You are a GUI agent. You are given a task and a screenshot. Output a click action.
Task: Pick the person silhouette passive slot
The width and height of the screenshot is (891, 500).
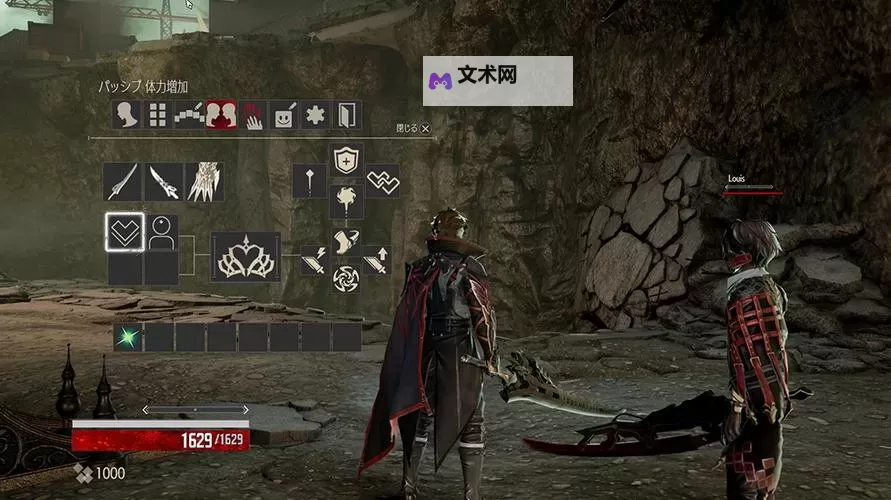click(x=160, y=232)
